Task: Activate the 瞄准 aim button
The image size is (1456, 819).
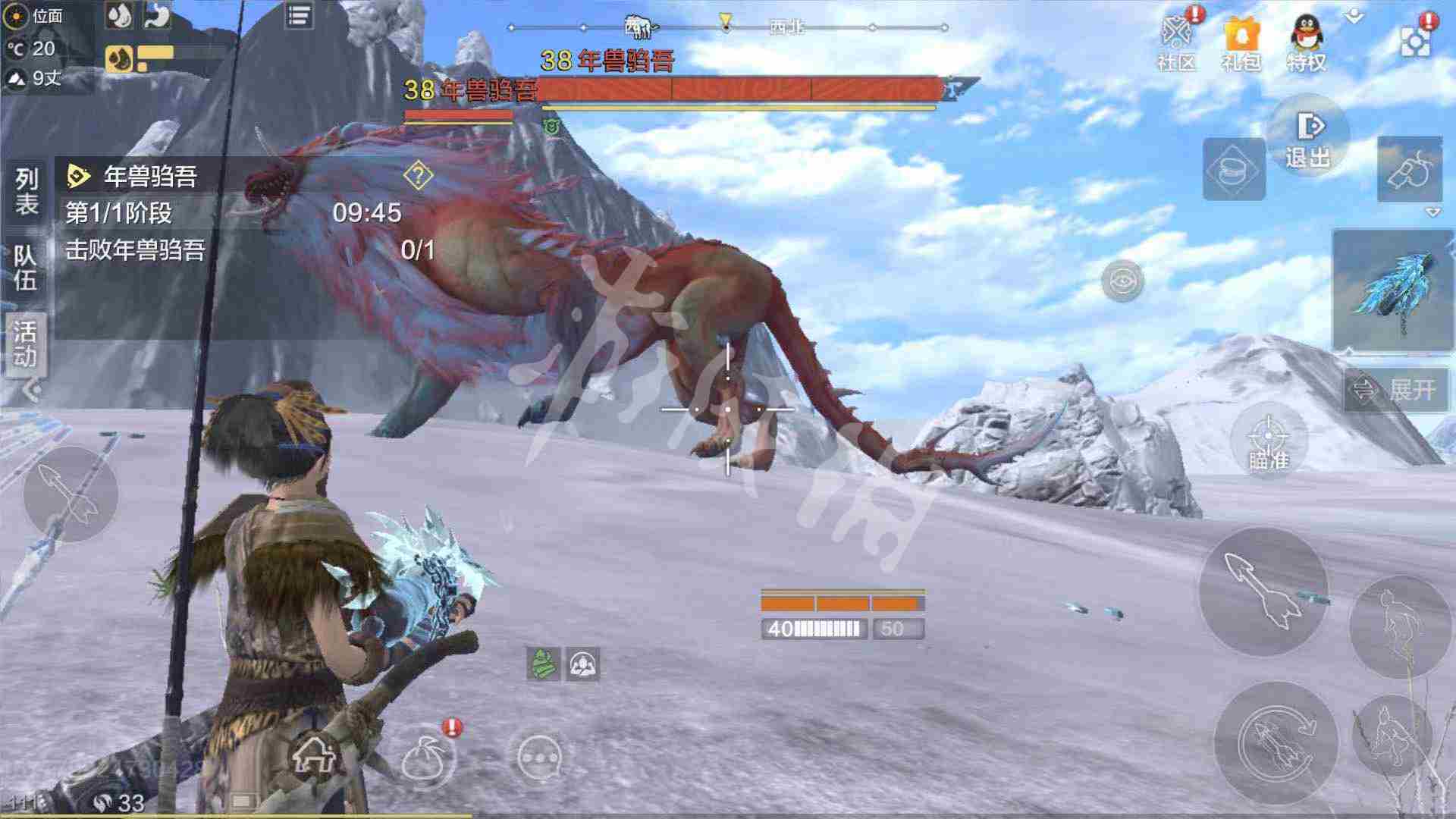Action: tap(1268, 441)
